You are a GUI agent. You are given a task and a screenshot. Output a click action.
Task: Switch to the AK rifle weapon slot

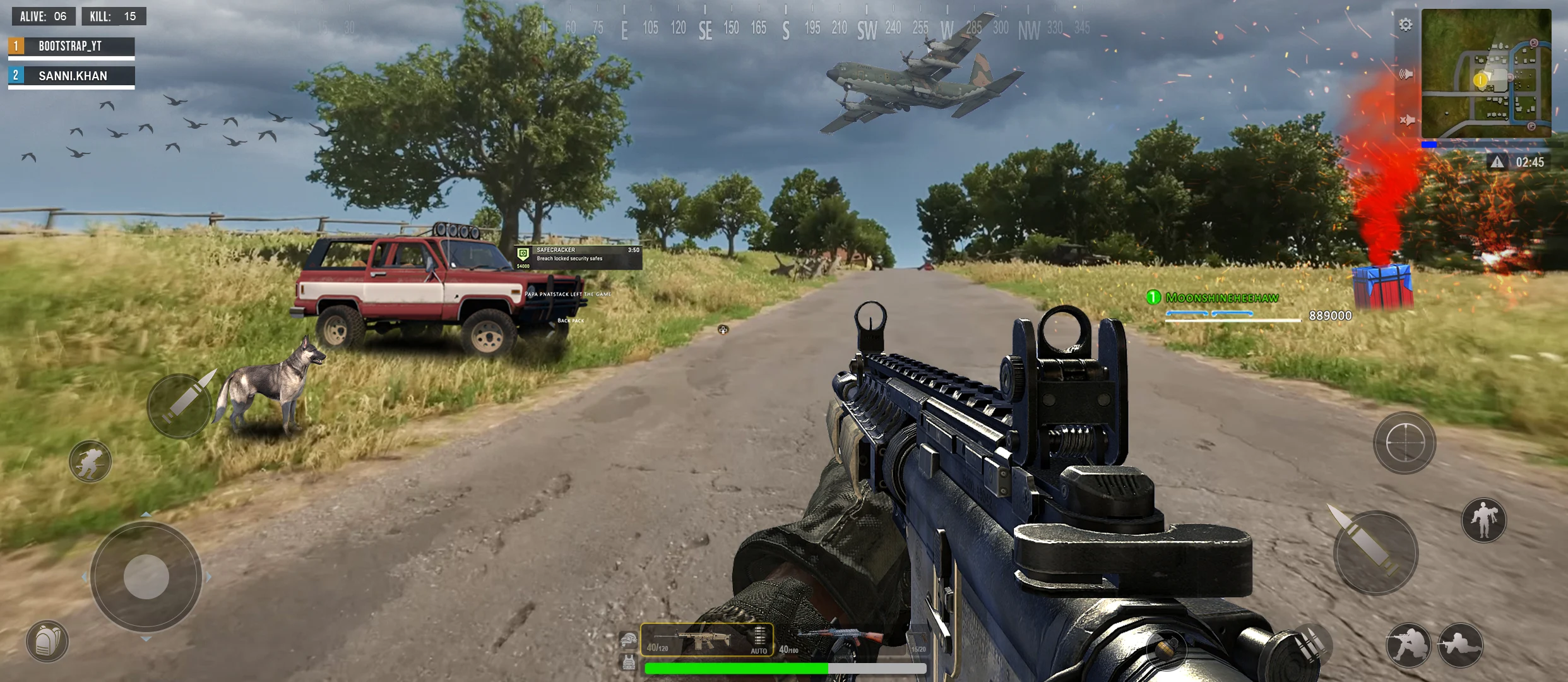[x=840, y=641]
